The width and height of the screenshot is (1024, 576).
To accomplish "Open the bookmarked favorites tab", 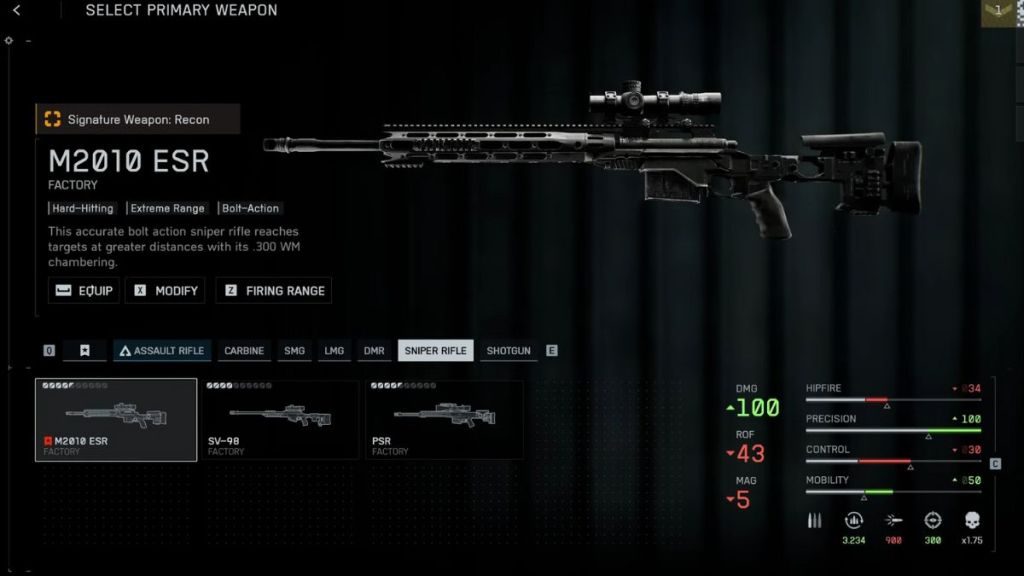I will 85,351.
